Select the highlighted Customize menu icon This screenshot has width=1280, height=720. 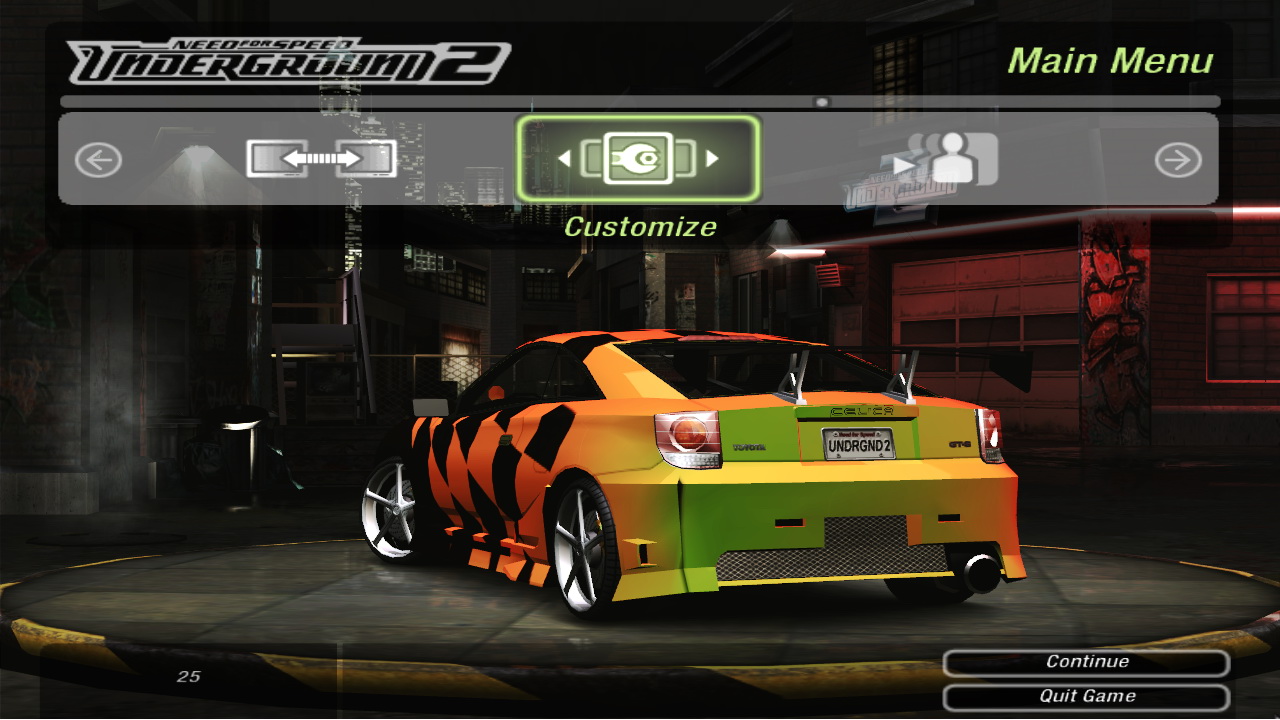pos(638,158)
